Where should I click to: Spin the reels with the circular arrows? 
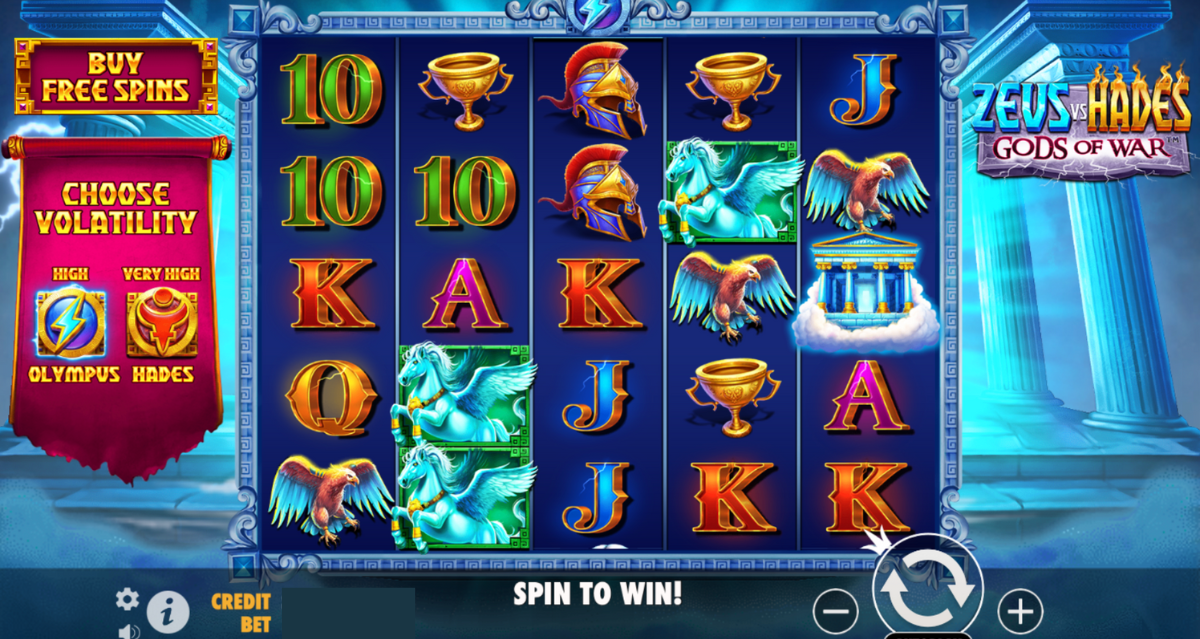coord(927,590)
